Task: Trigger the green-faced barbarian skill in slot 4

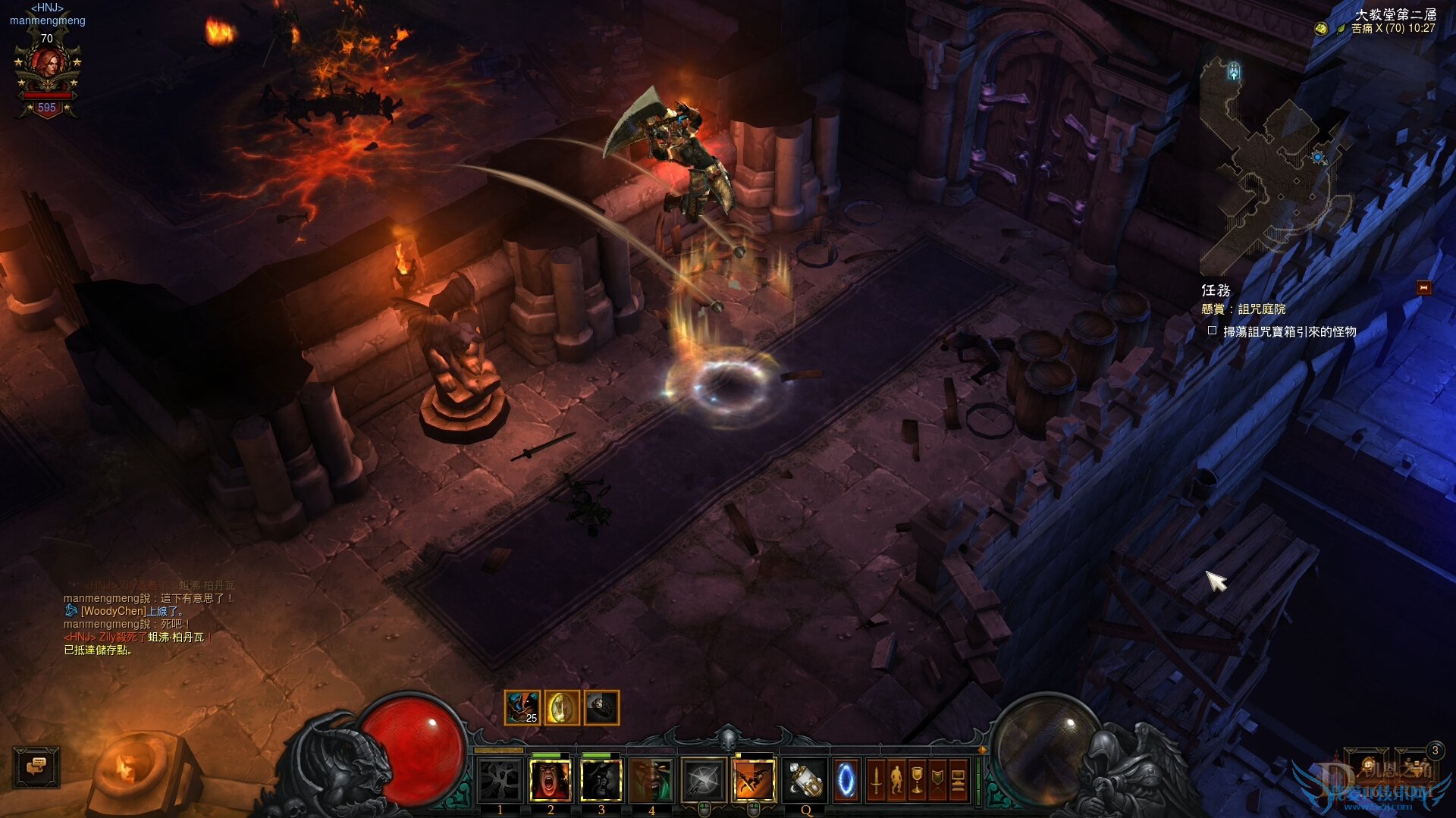Action: [651, 780]
